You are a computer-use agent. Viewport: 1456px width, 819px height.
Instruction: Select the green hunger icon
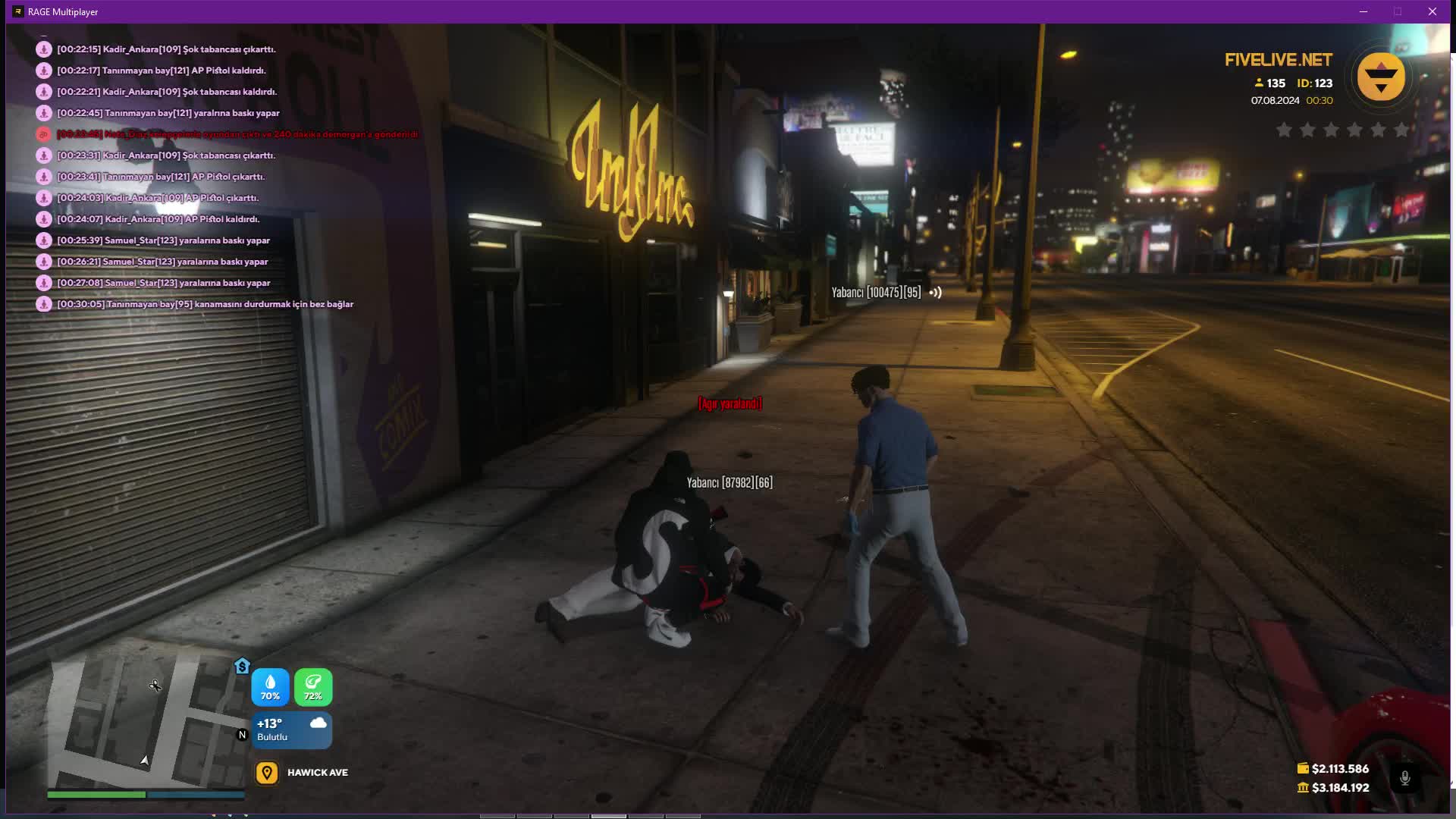313,687
